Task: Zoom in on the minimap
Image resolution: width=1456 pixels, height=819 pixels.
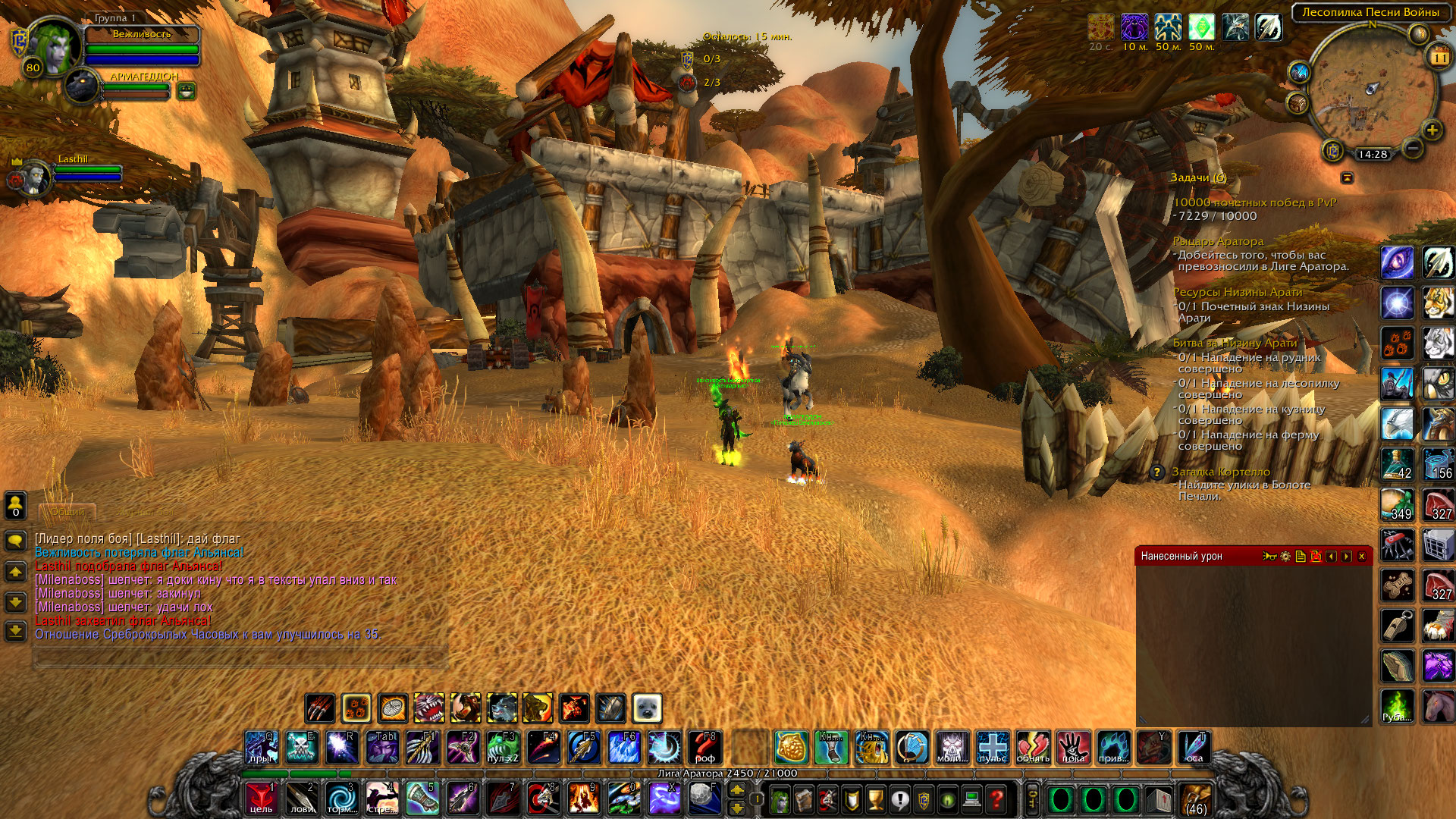Action: tap(1432, 130)
